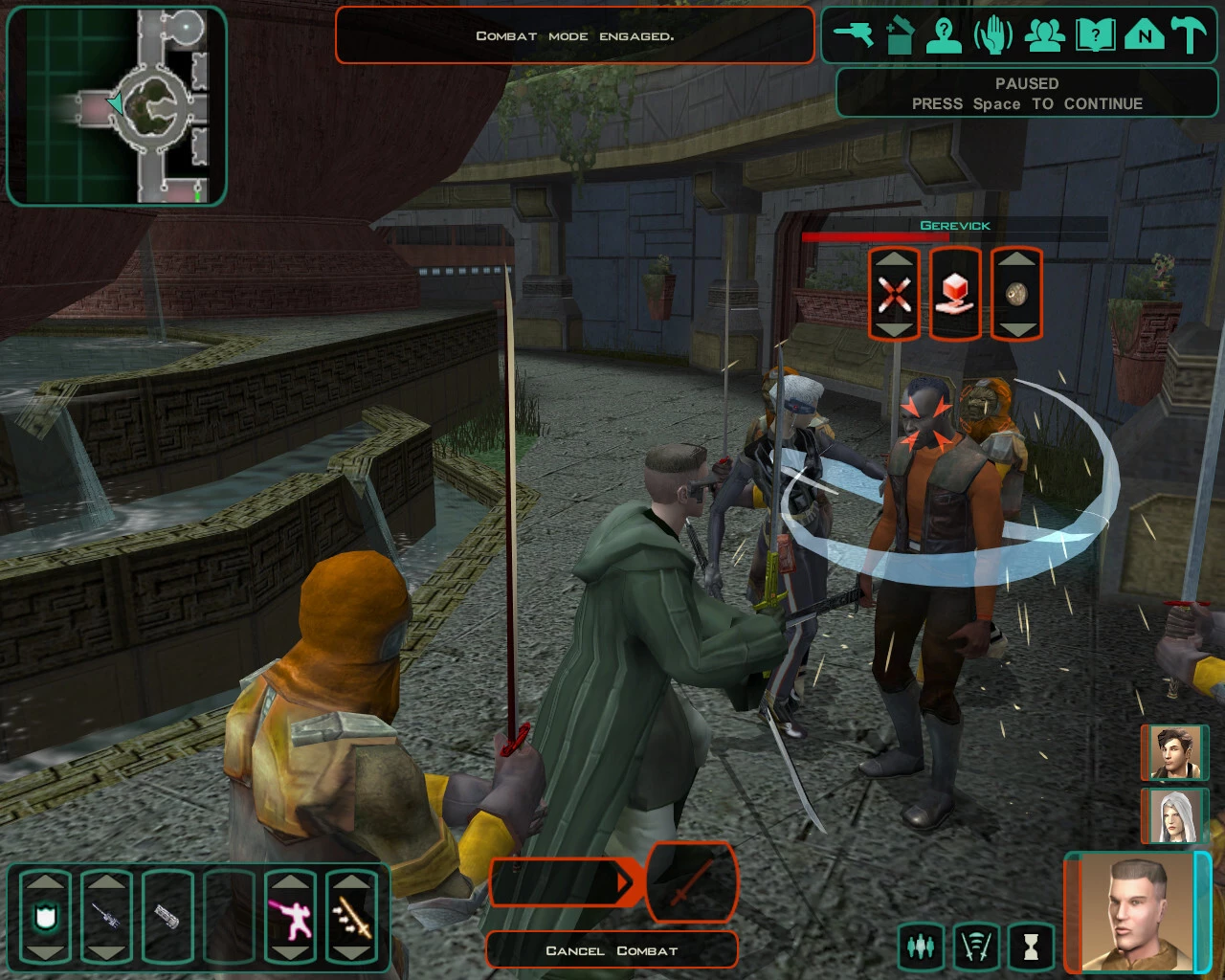Image resolution: width=1225 pixels, height=980 pixels.
Task: Open the Map compass icon
Action: pyautogui.click(x=1144, y=35)
